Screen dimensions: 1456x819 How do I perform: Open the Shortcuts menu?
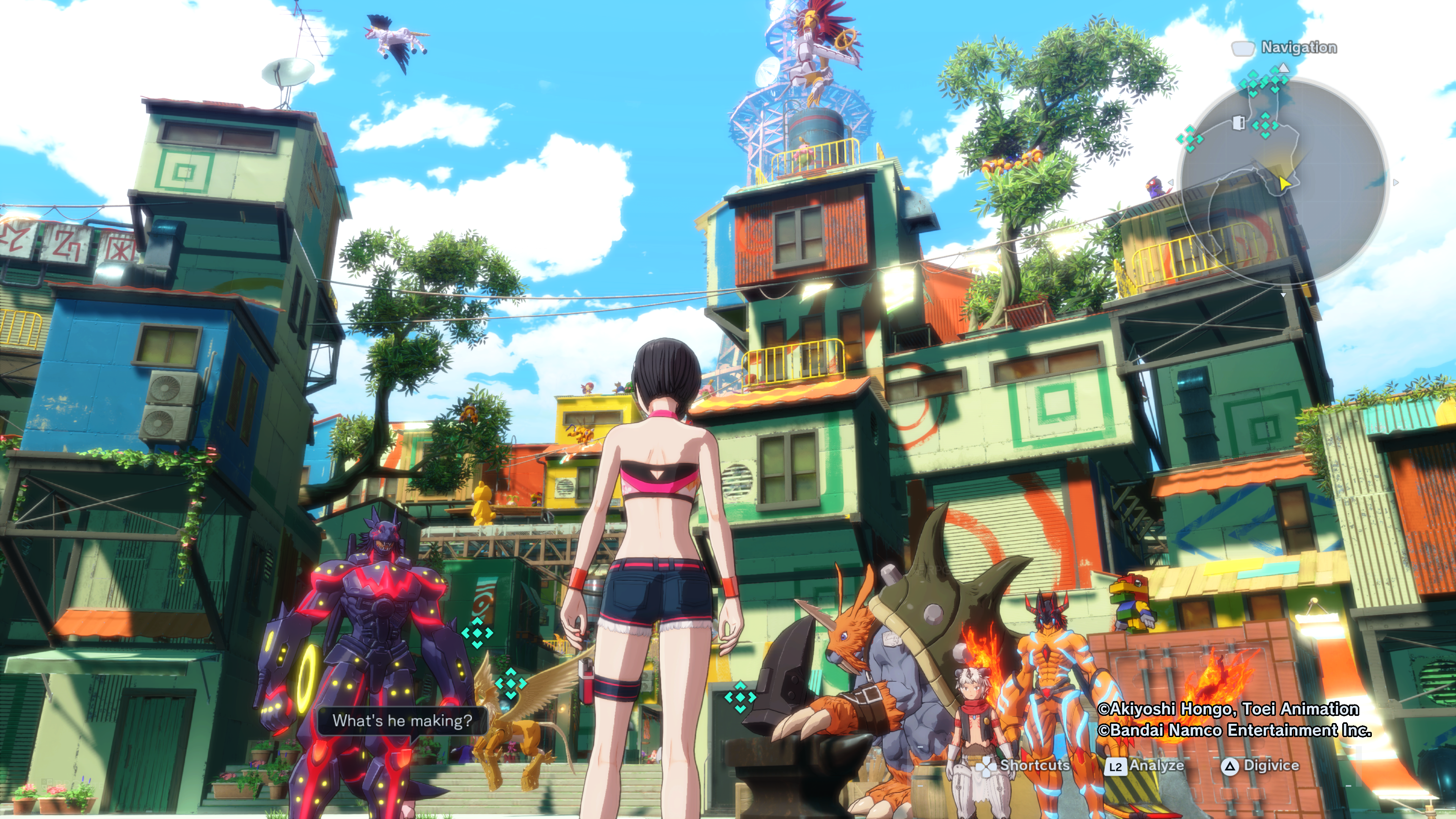pos(1024,766)
